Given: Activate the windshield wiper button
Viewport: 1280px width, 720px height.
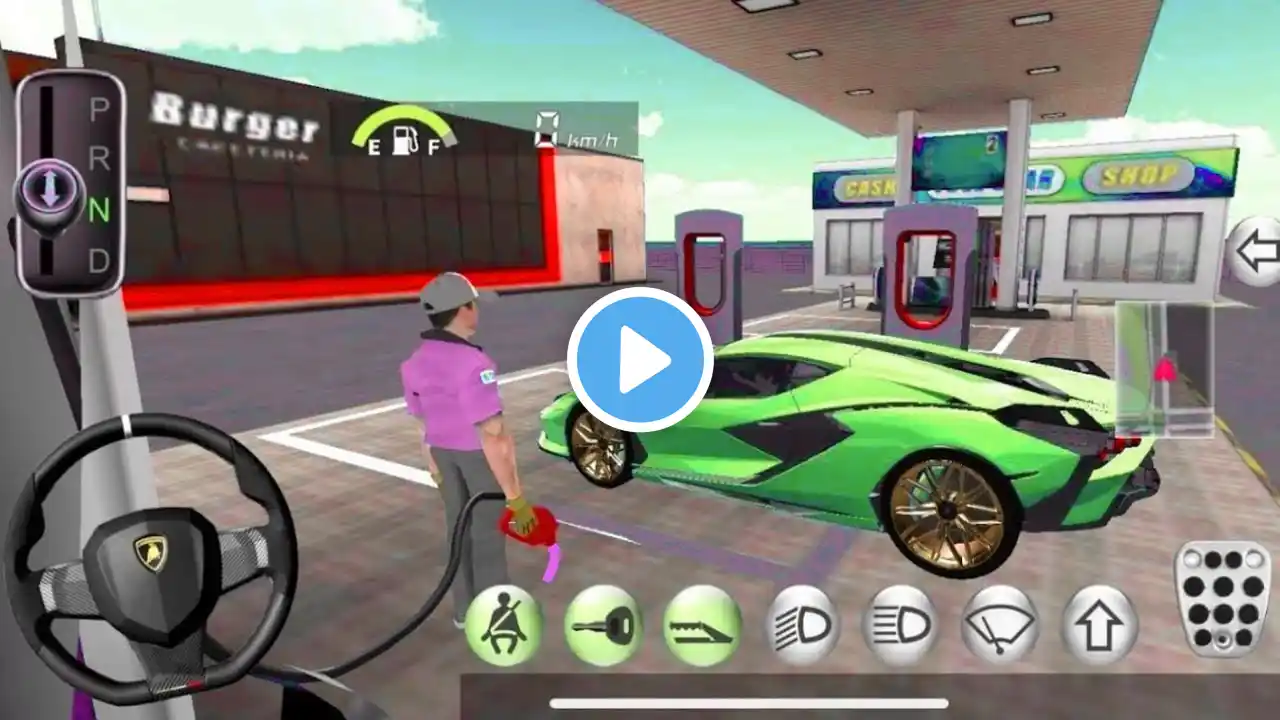Looking at the screenshot, I should click(999, 626).
